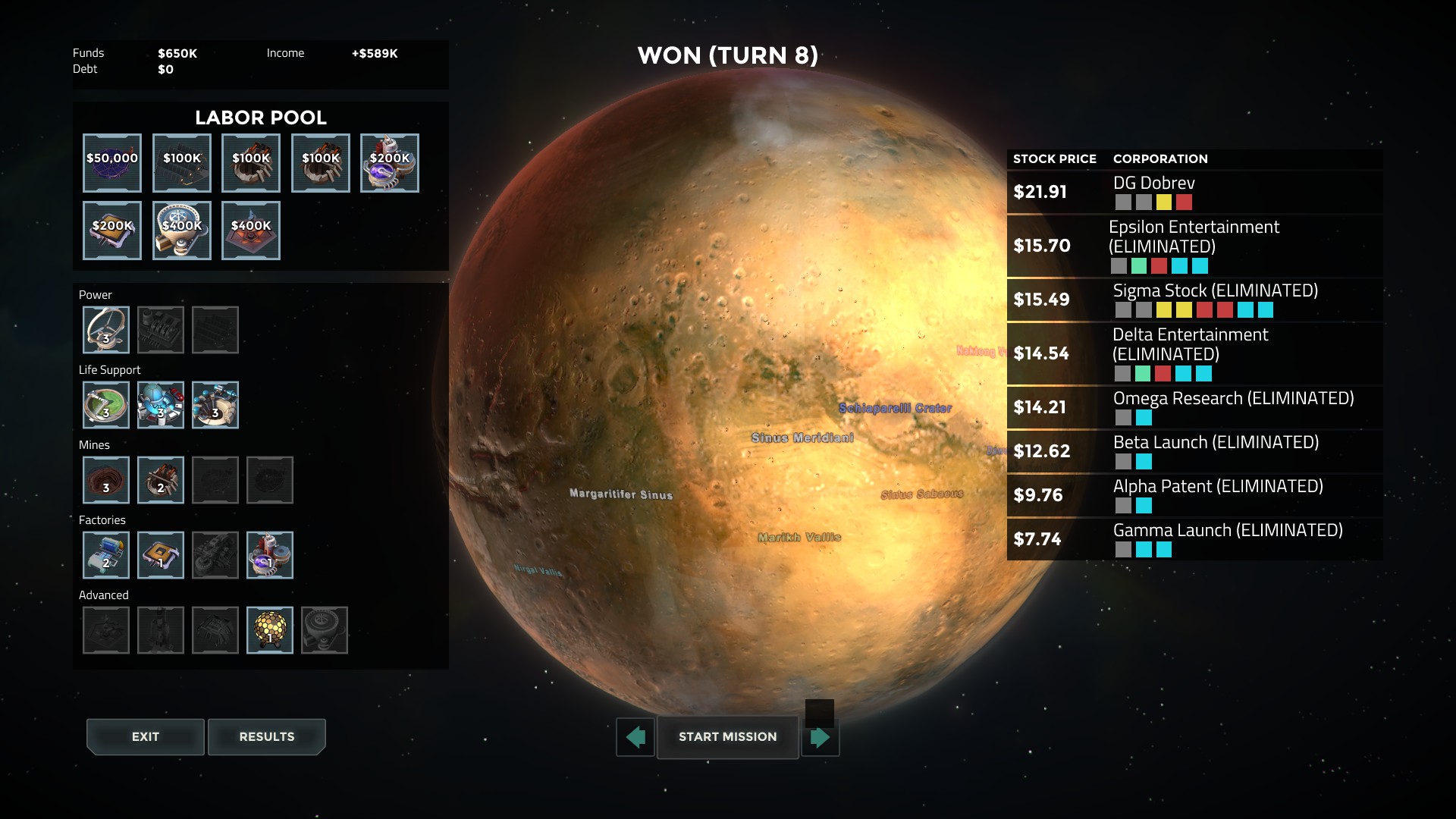The width and height of the screenshot is (1456, 819).
Task: Open the Results screen
Action: (x=266, y=736)
